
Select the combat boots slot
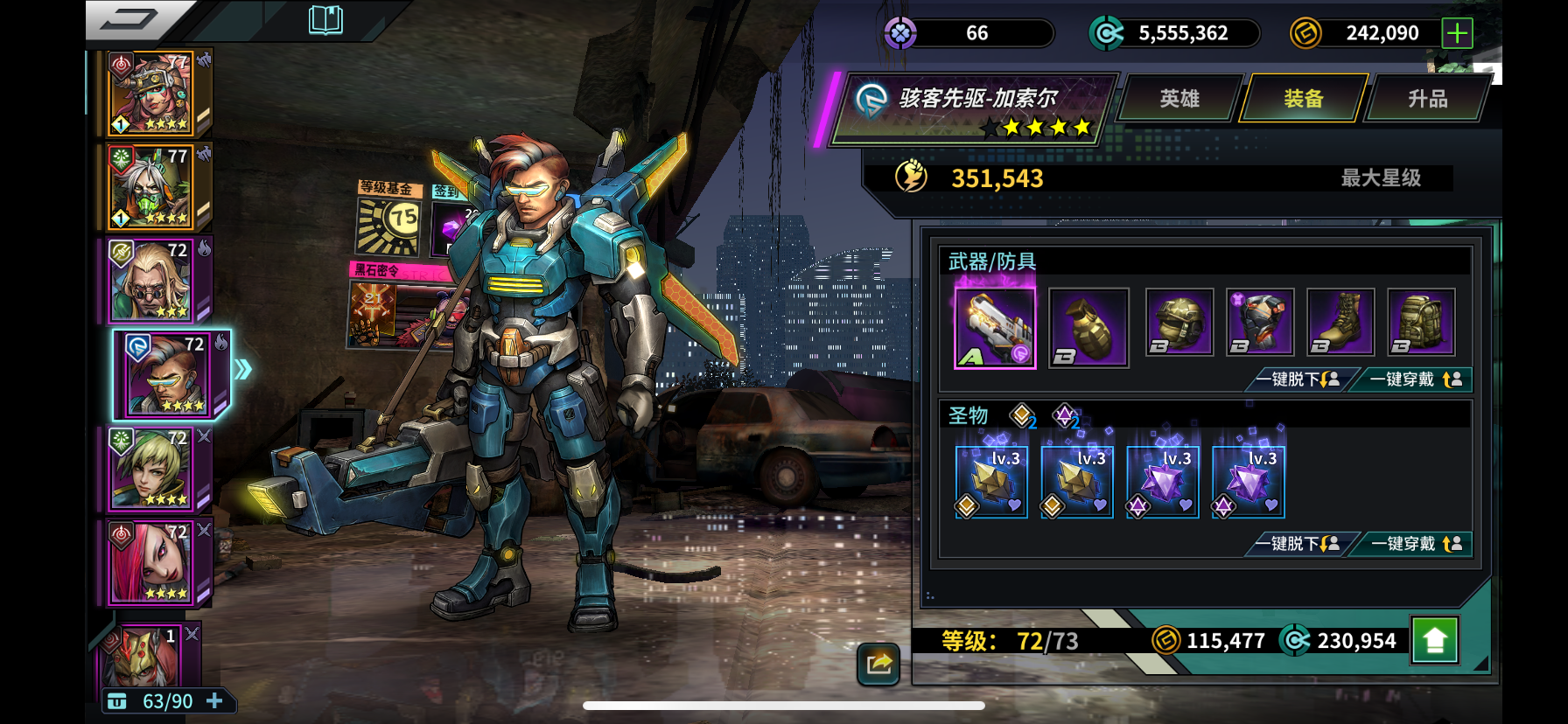(x=1340, y=323)
